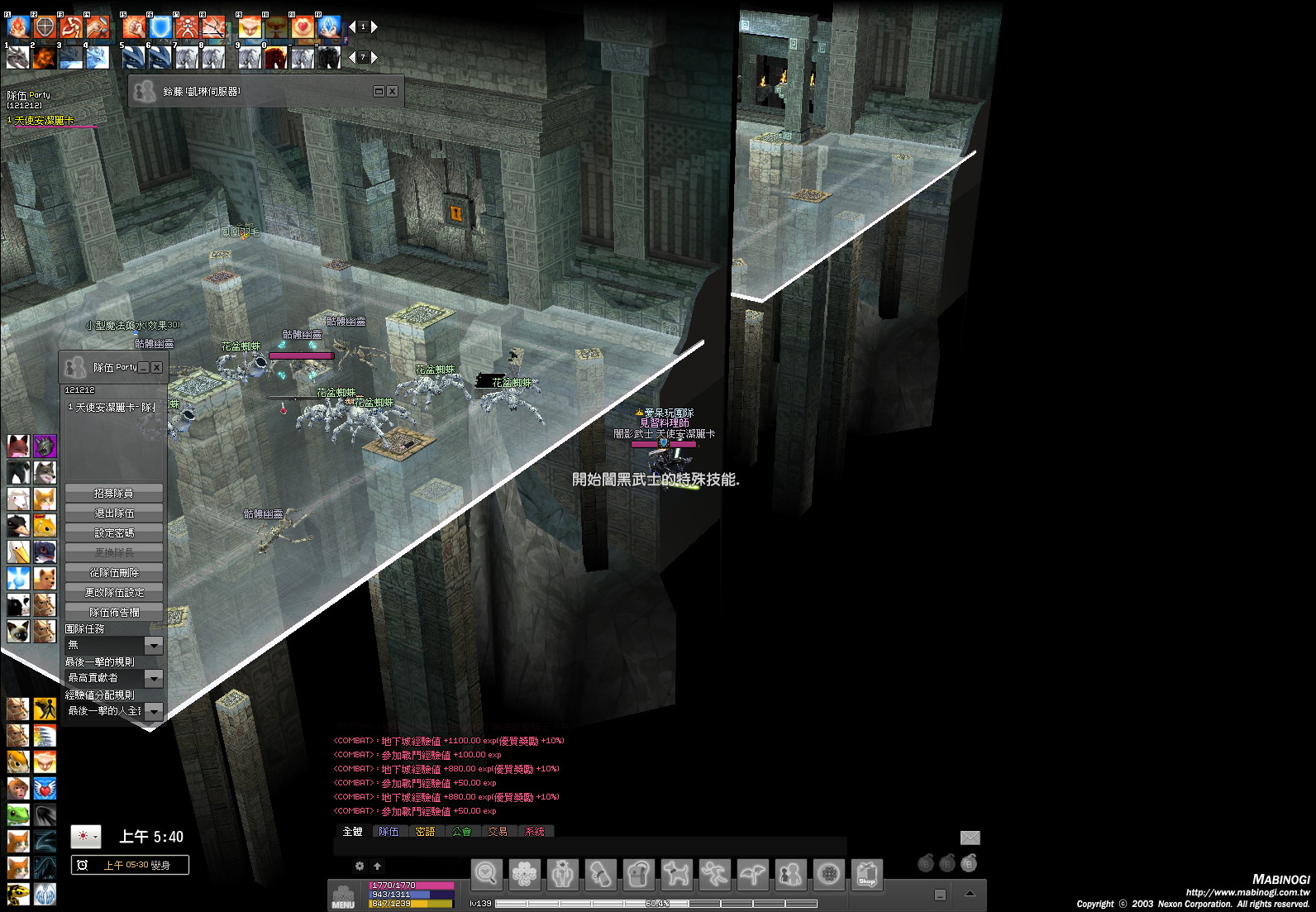Open the envelope mail icon

click(x=970, y=838)
